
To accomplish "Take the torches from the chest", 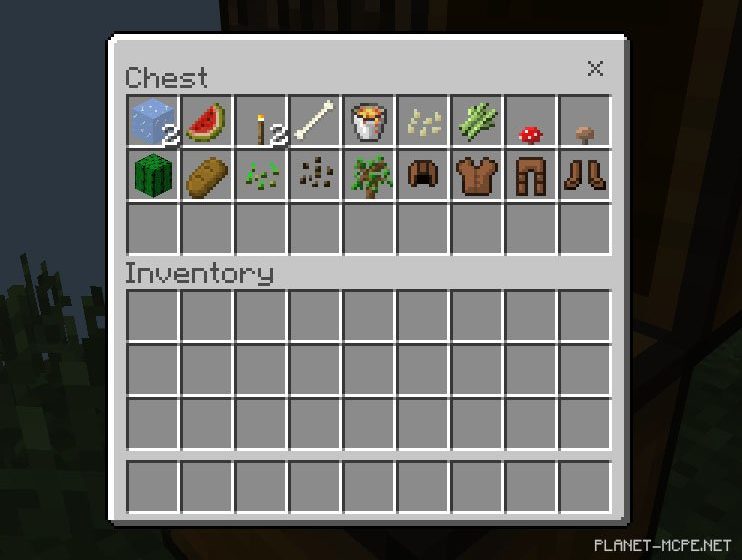I will [261, 122].
